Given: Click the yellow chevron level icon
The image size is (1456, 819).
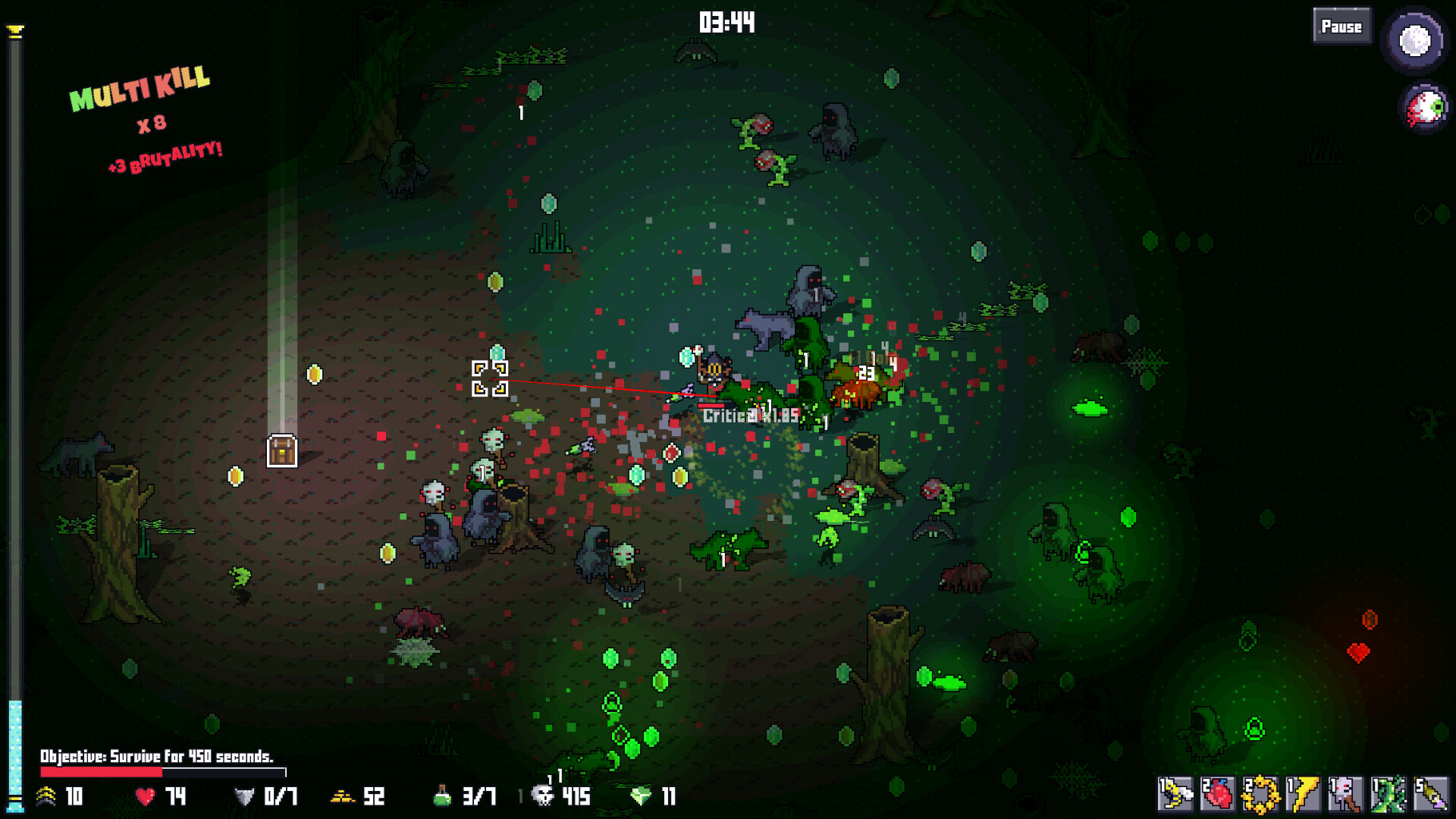Looking at the screenshot, I should (45, 796).
